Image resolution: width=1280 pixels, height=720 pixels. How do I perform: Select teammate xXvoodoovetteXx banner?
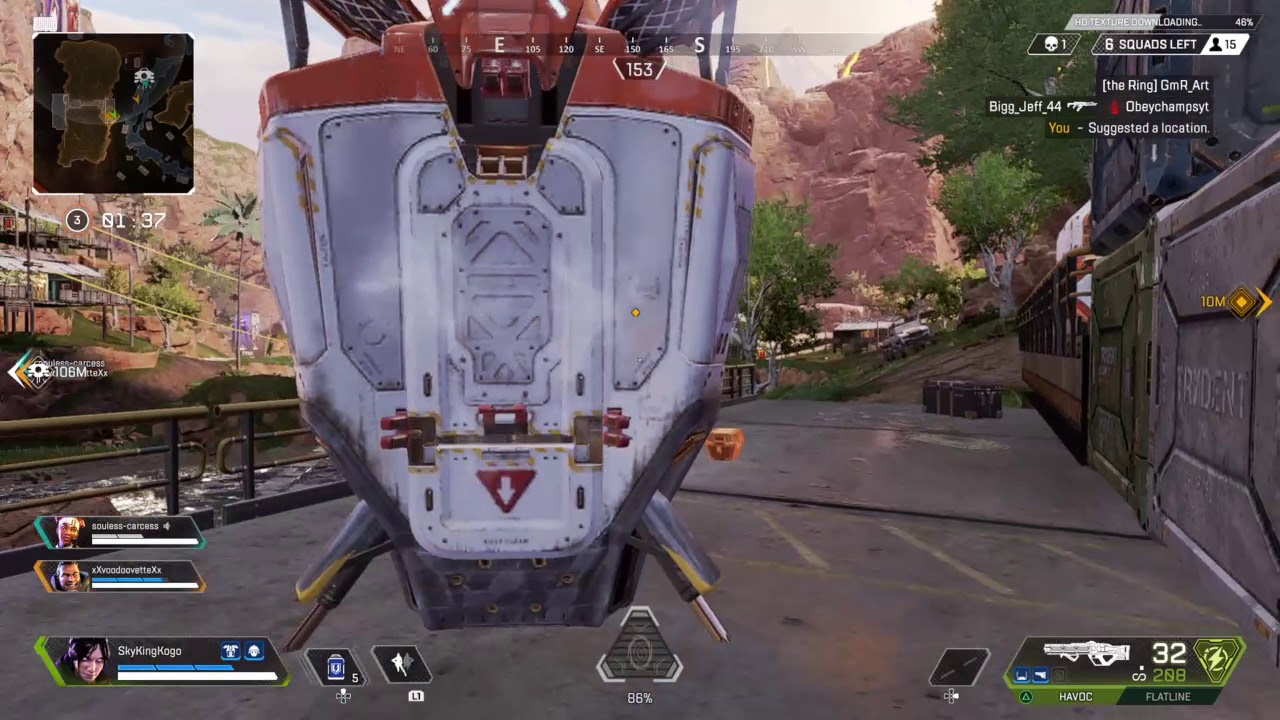120,575
